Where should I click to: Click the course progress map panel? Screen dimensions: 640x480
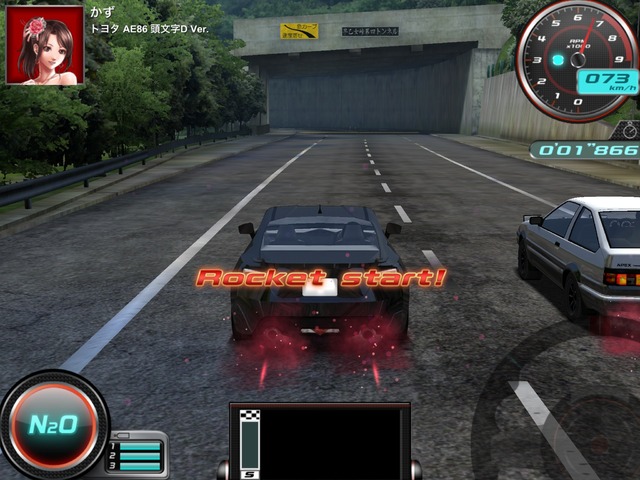coord(320,441)
